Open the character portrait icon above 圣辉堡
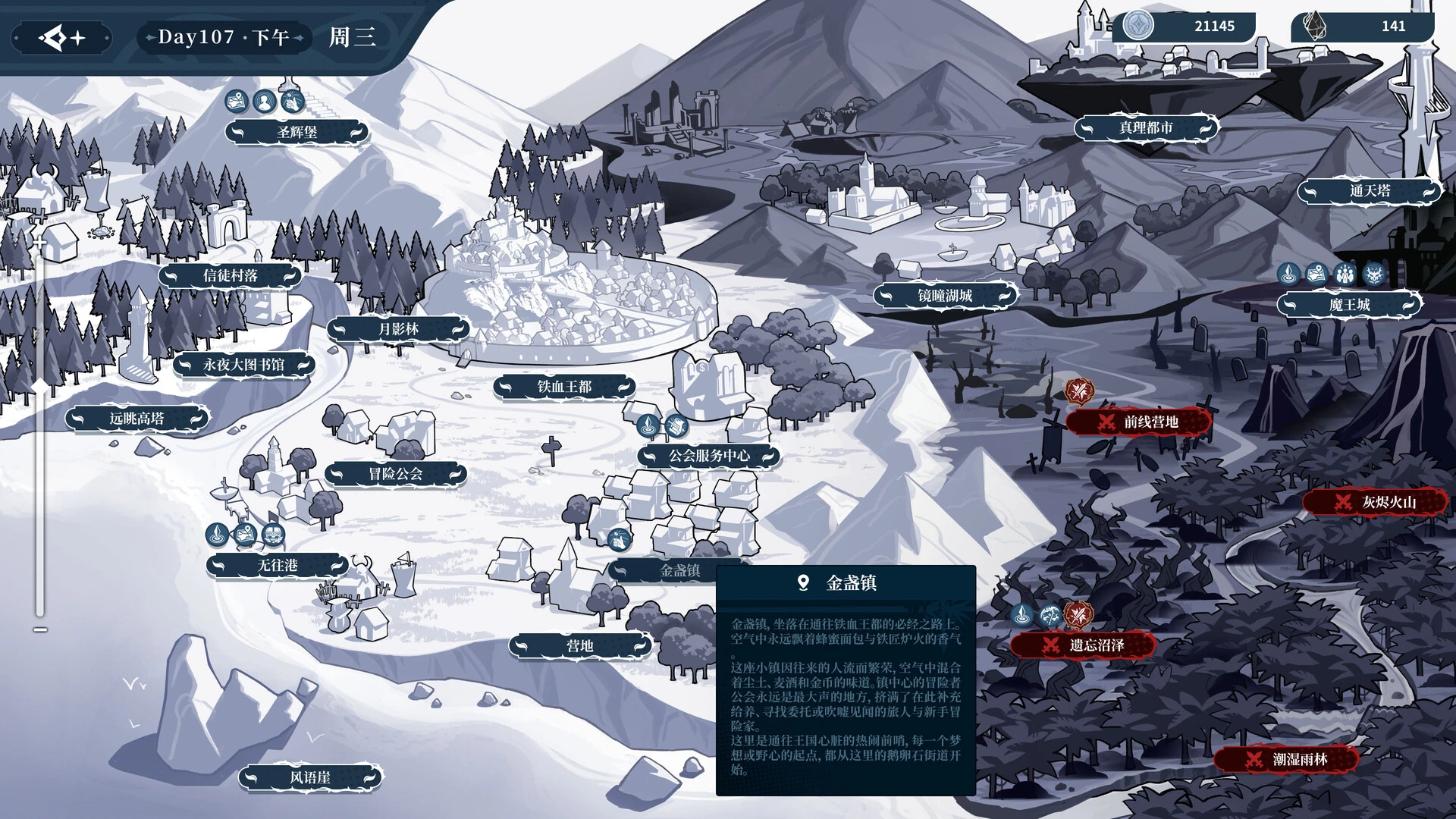 point(265,101)
